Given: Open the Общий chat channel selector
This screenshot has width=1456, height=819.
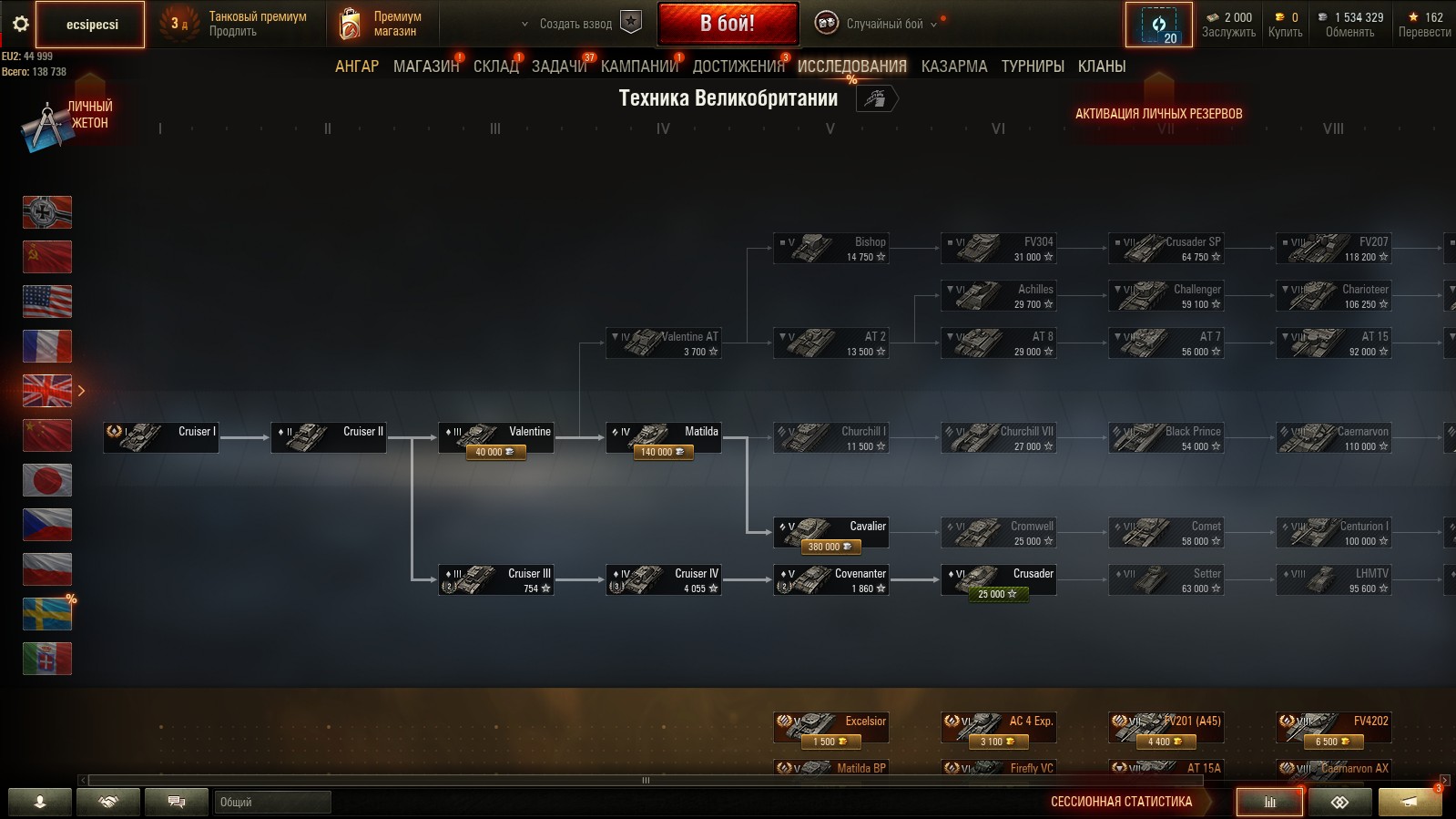Looking at the screenshot, I should click(273, 803).
